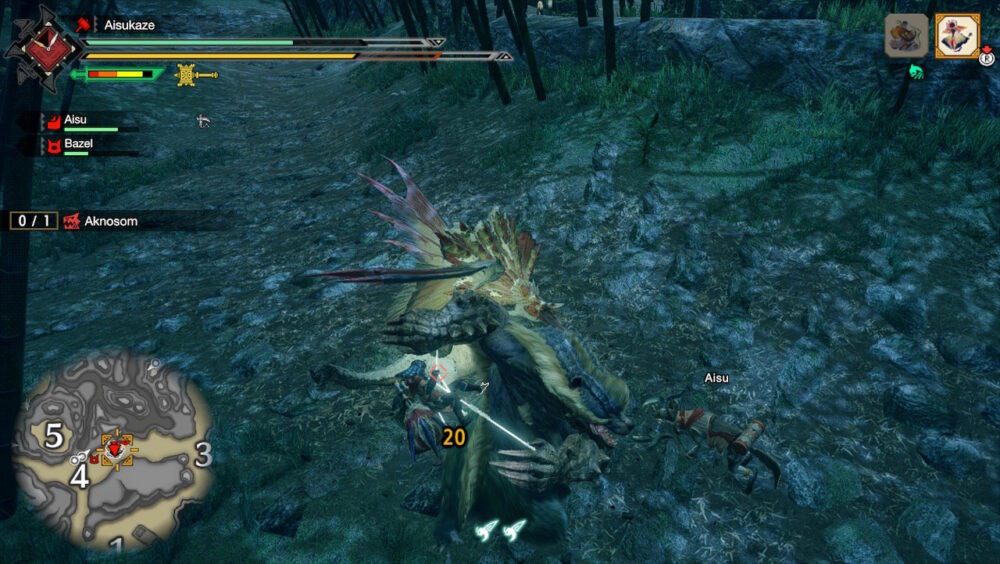Image resolution: width=1000 pixels, height=564 pixels.
Task: Click the golden hammer charge icon
Action: [195, 74]
